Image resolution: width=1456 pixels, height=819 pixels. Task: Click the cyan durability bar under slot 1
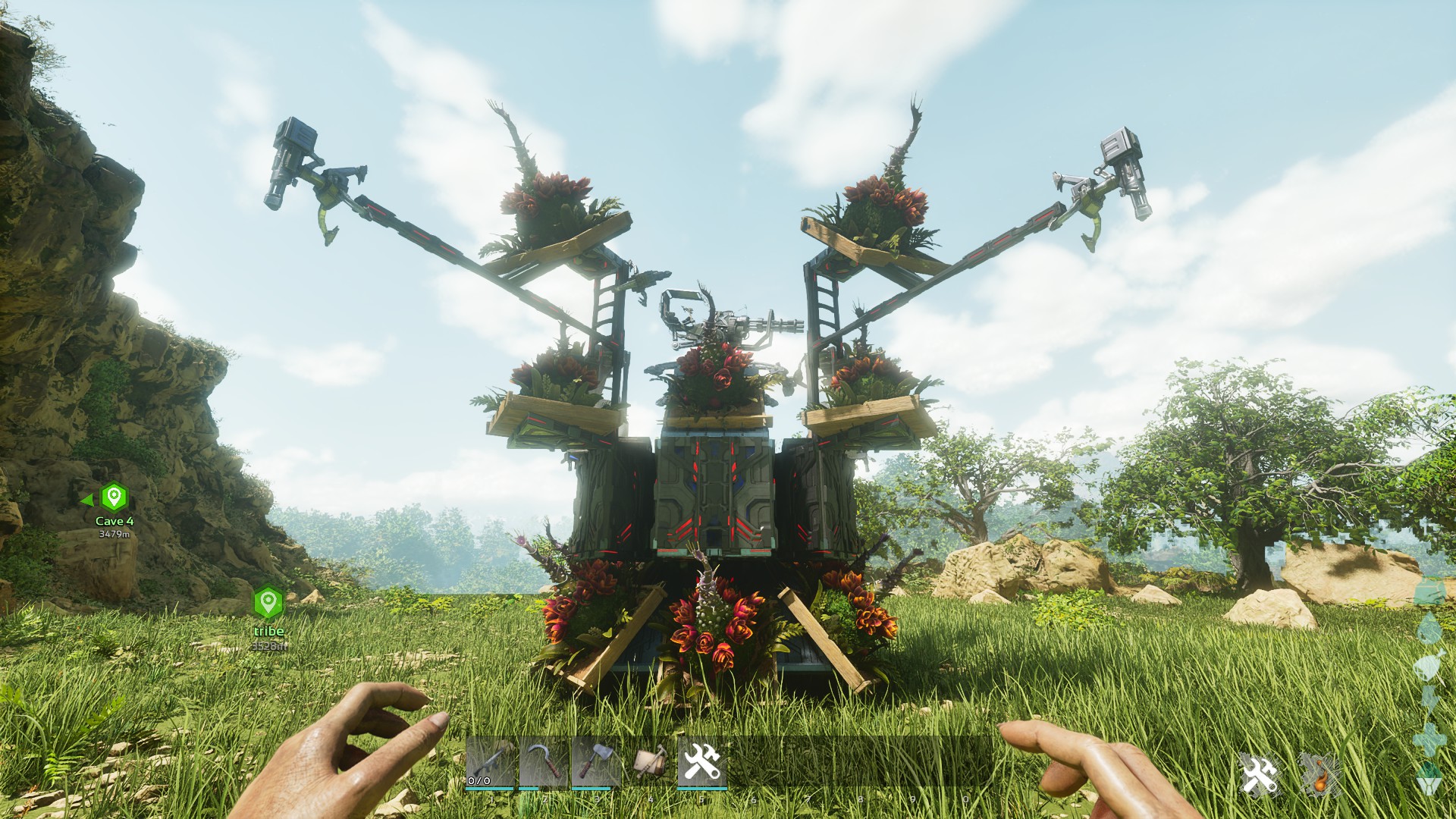(489, 789)
